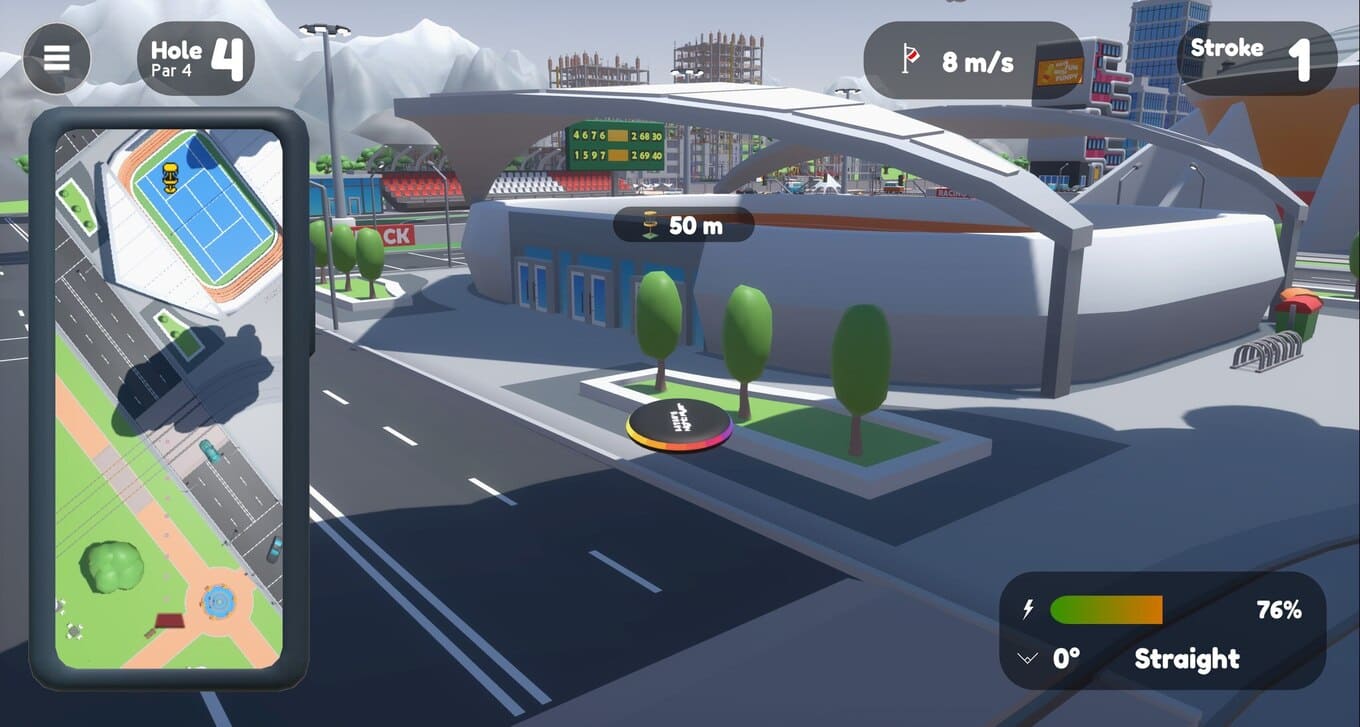This screenshot has height=727, width=1360.
Task: Adjust the throw power bar
Action: (1106, 610)
